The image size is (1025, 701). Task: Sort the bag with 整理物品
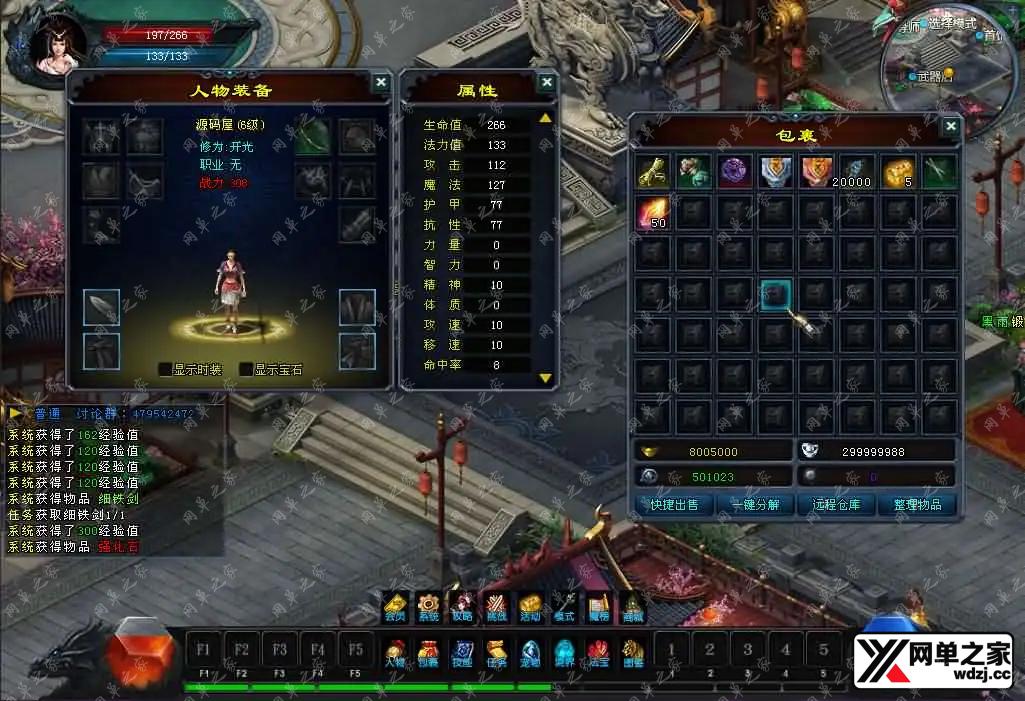tap(917, 505)
